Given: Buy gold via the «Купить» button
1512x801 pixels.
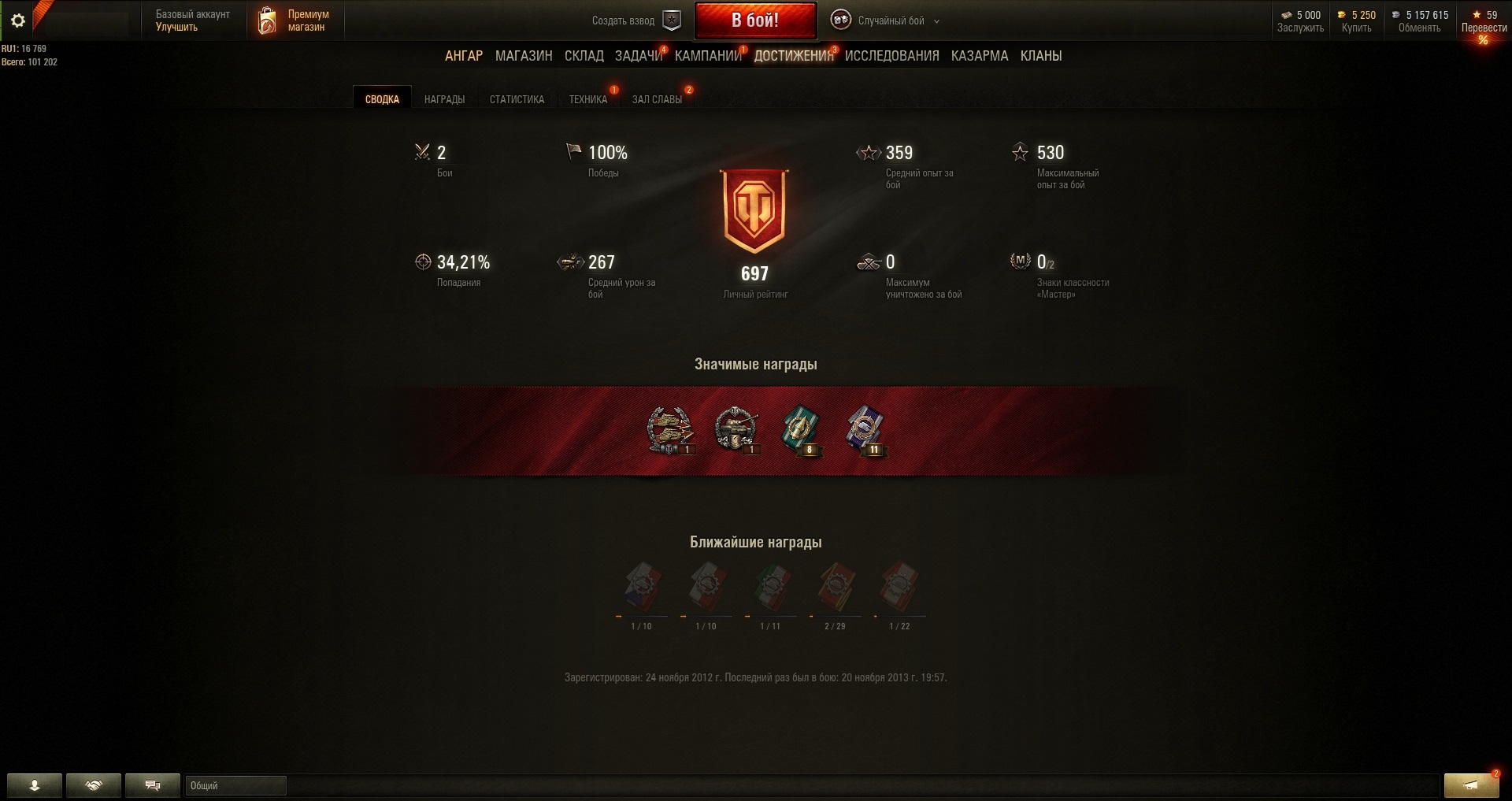Looking at the screenshot, I should point(1356,28).
